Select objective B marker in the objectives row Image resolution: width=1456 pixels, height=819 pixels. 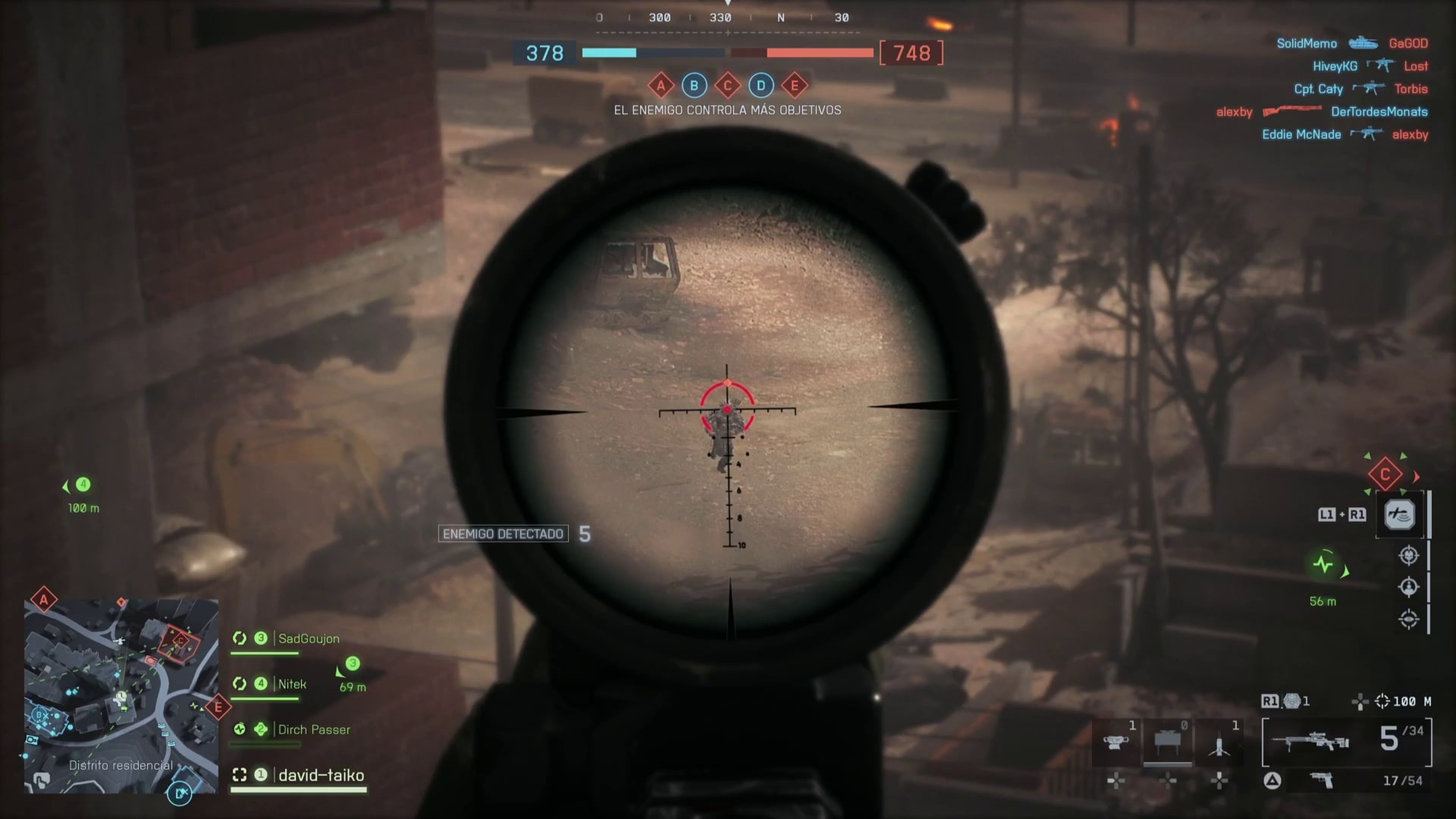pyautogui.click(x=694, y=86)
